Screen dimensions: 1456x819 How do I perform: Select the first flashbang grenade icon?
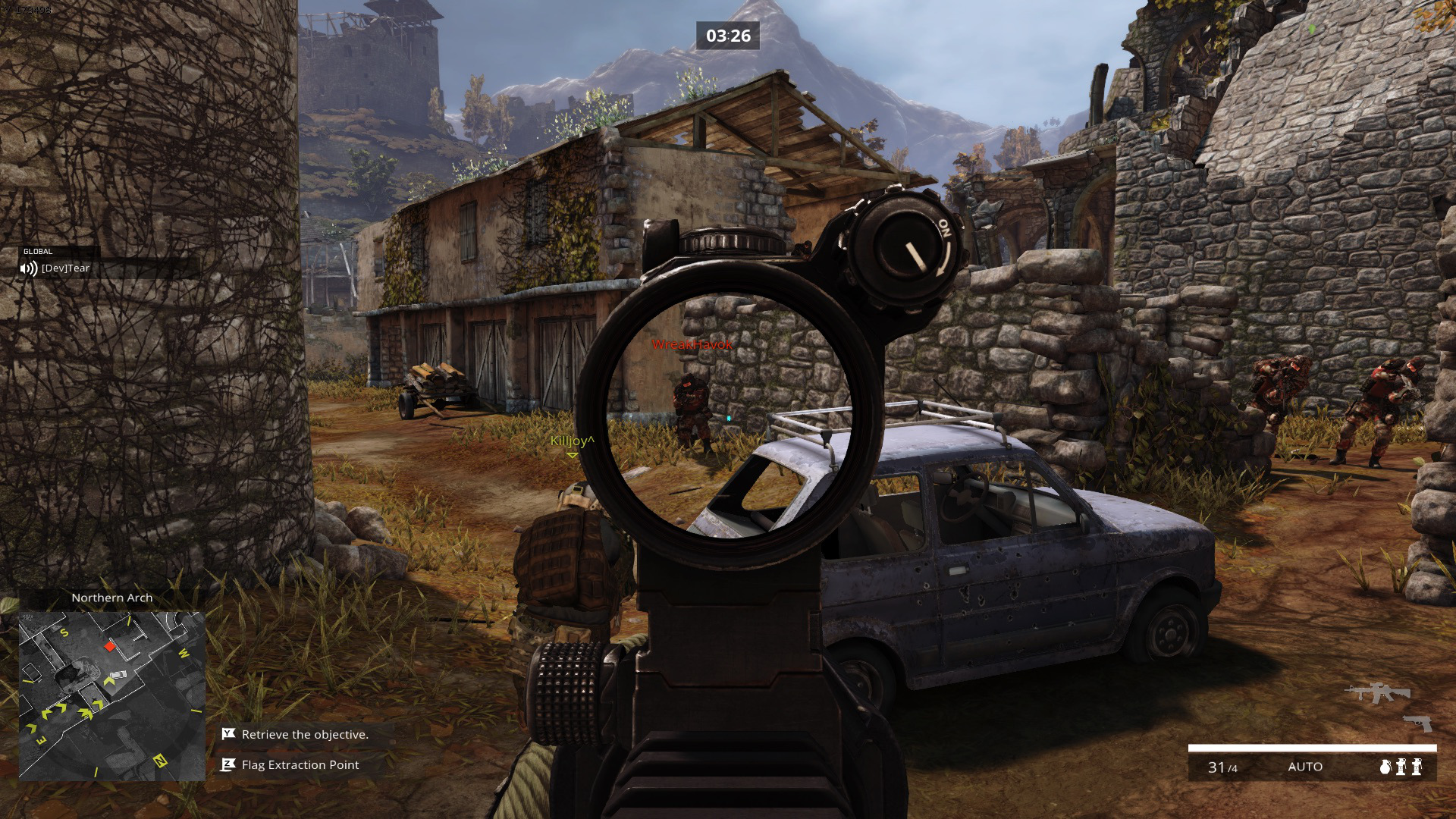(x=1401, y=767)
